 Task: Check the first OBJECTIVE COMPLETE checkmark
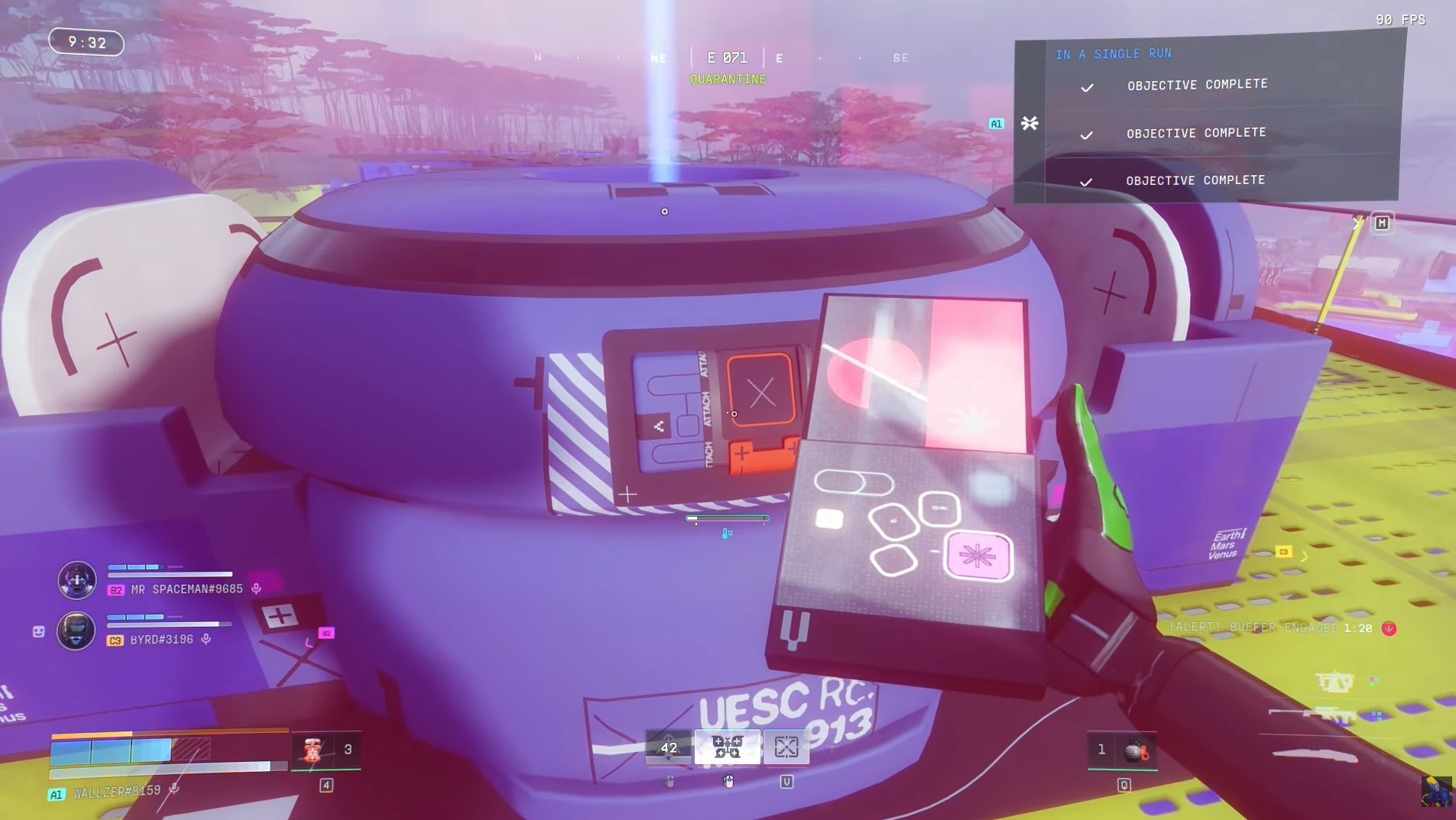click(x=1086, y=87)
